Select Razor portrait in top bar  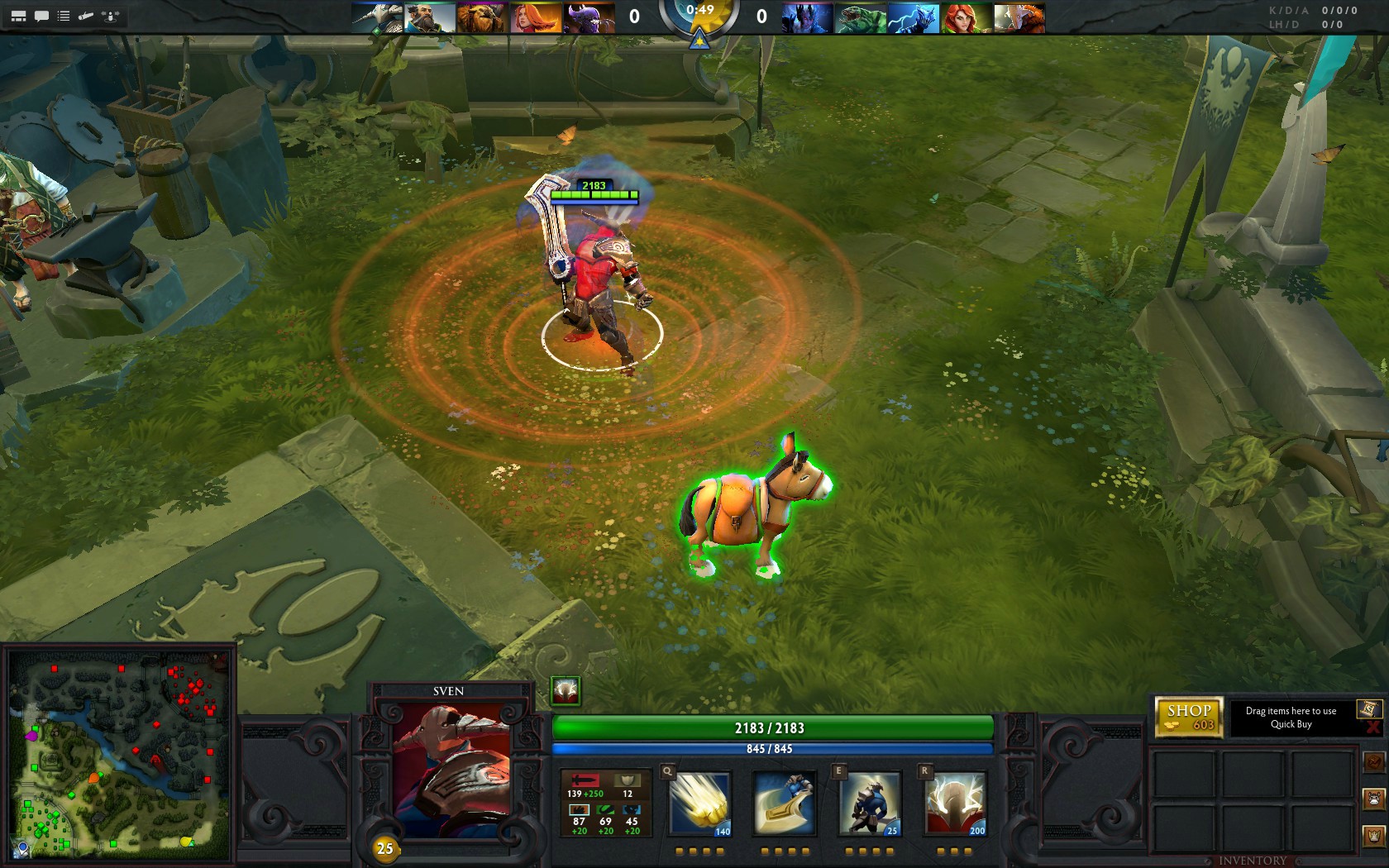pyautogui.click(x=914, y=17)
